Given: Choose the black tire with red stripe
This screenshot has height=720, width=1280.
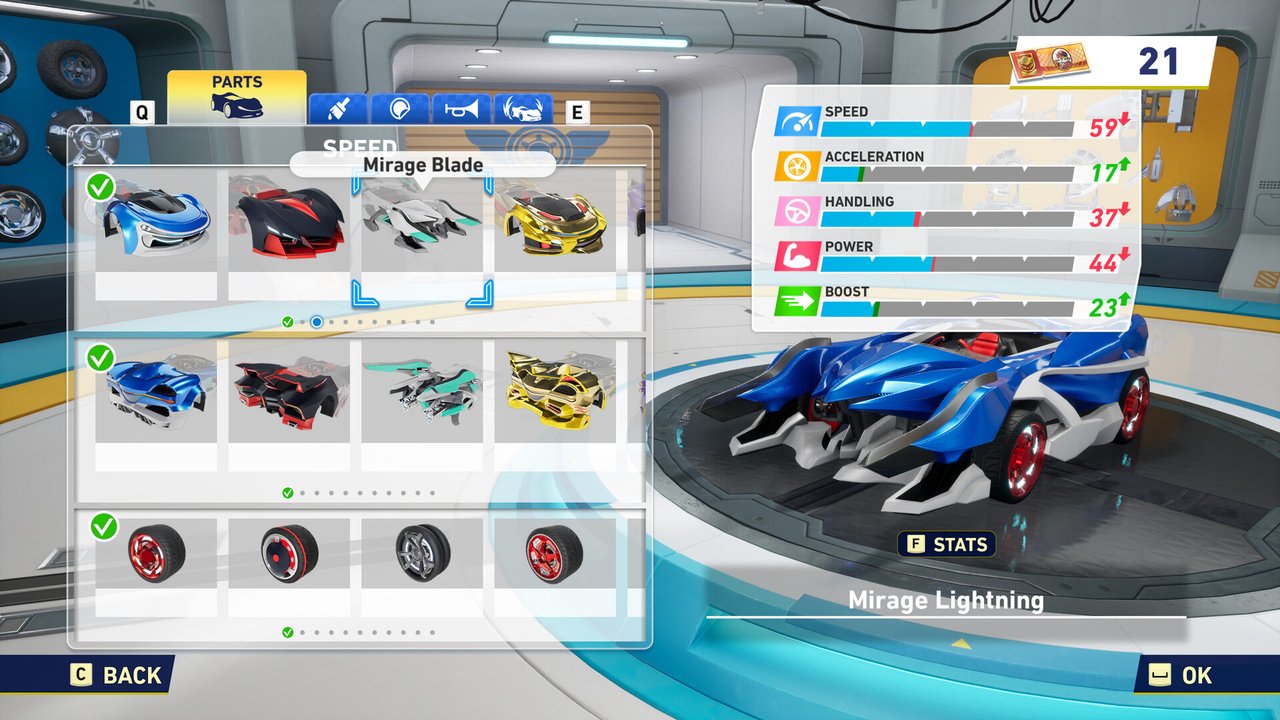Looking at the screenshot, I should (x=289, y=555).
